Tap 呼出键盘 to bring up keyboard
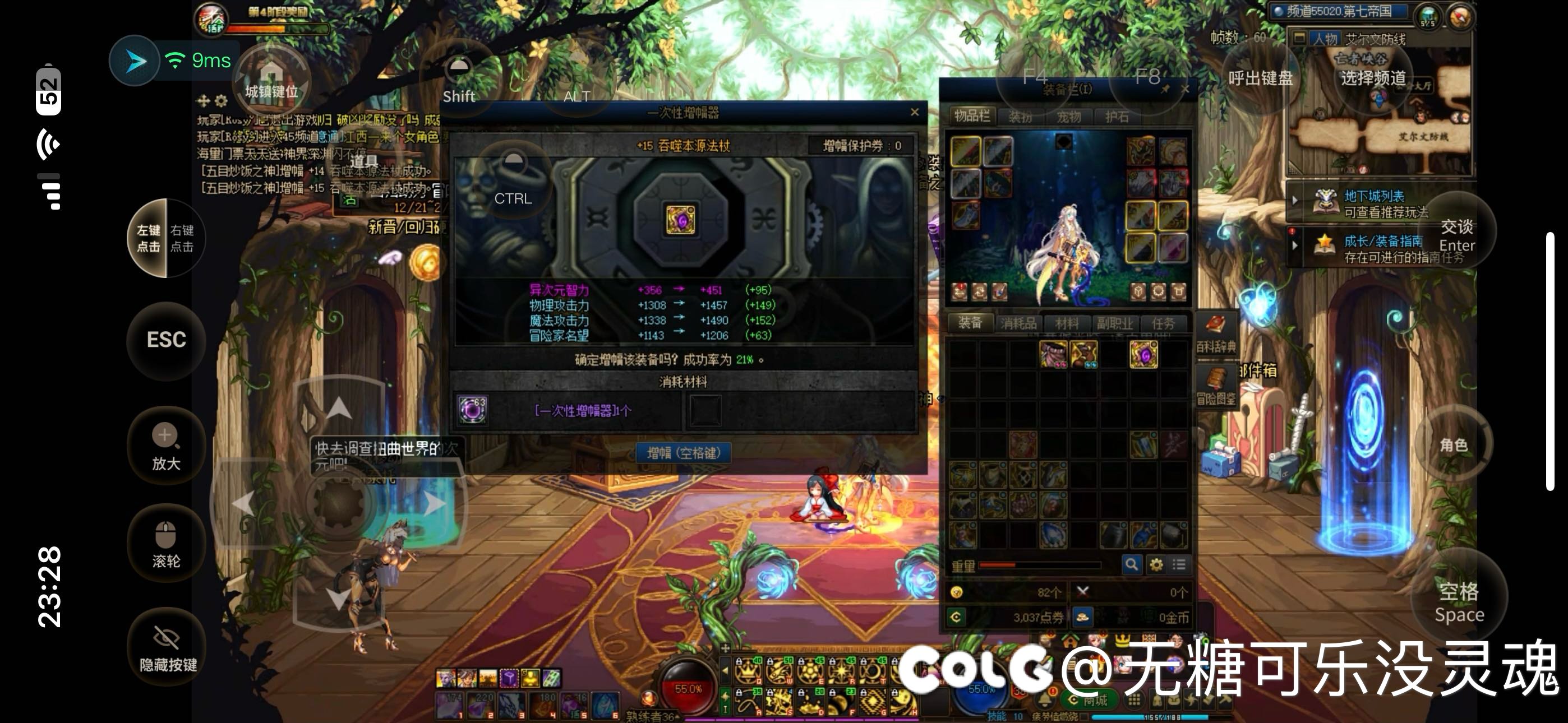This screenshot has height=723, width=1568. [1260, 78]
